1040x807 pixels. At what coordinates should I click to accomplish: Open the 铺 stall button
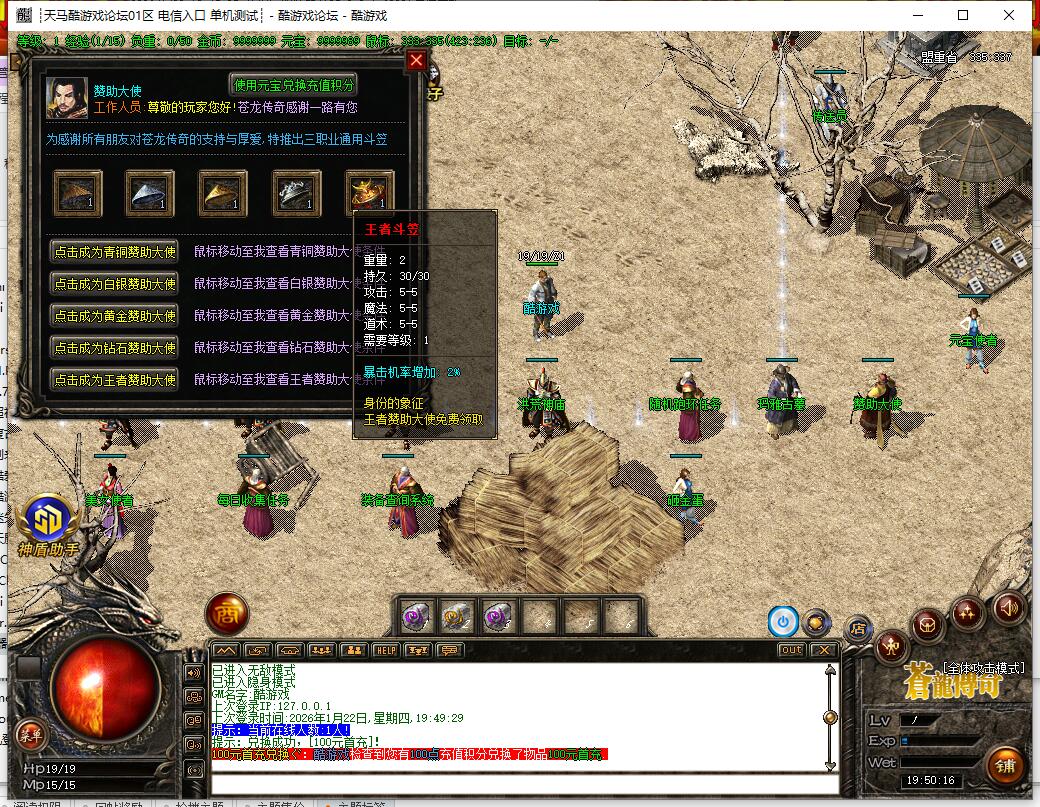point(1005,767)
